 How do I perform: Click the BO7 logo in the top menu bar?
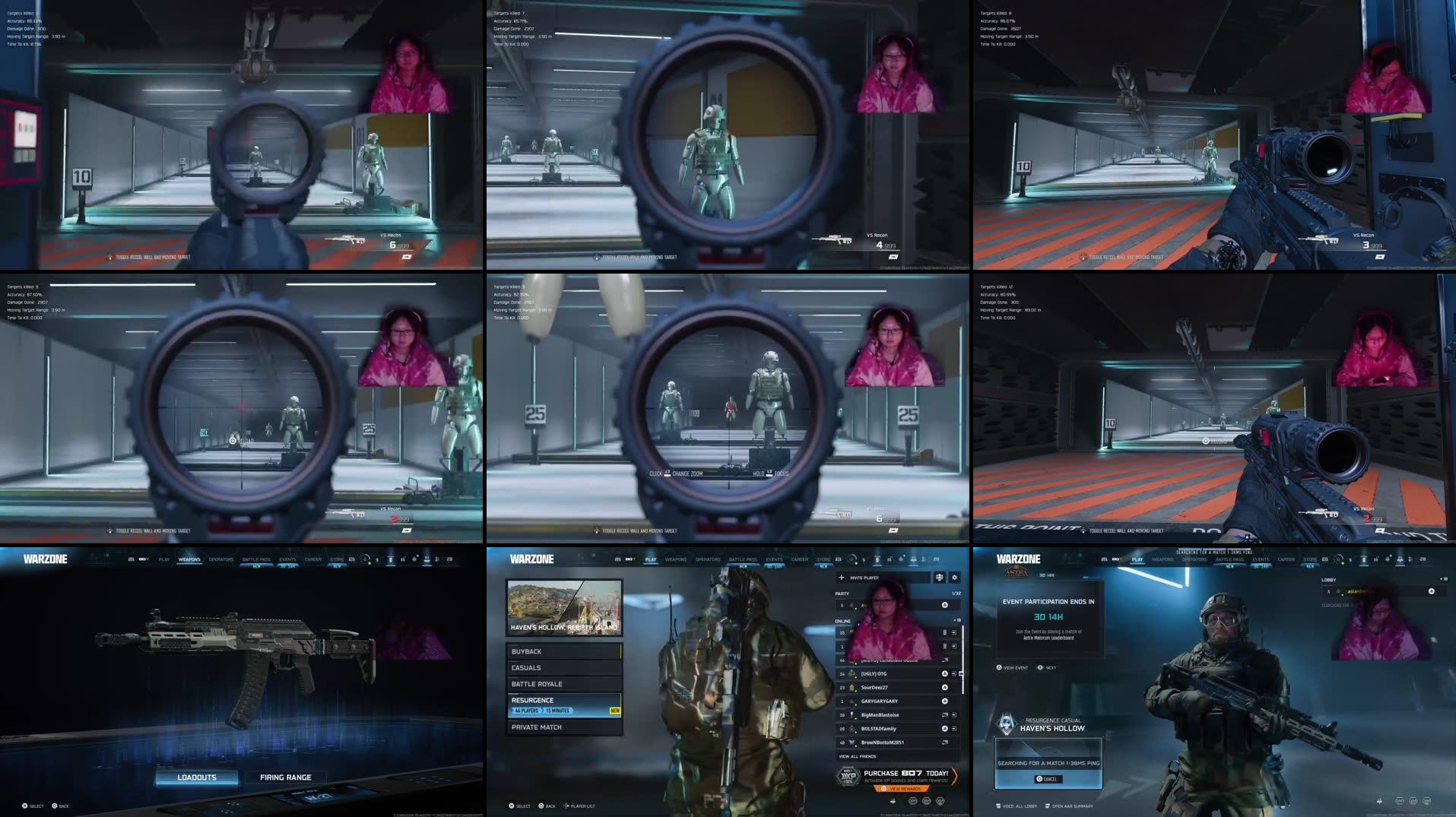click(x=630, y=559)
